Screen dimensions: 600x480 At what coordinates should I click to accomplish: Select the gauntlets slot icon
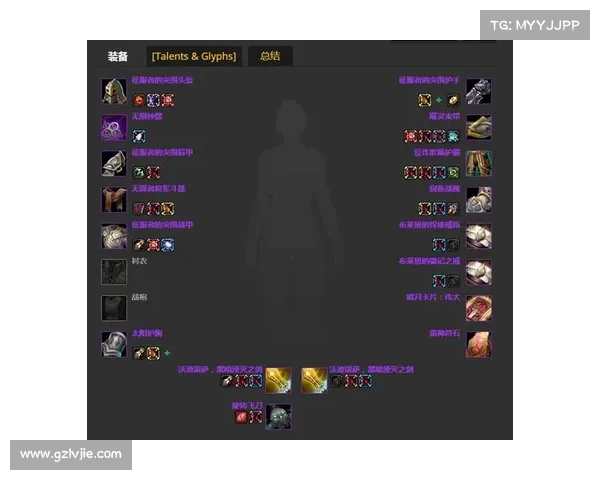tap(479, 91)
